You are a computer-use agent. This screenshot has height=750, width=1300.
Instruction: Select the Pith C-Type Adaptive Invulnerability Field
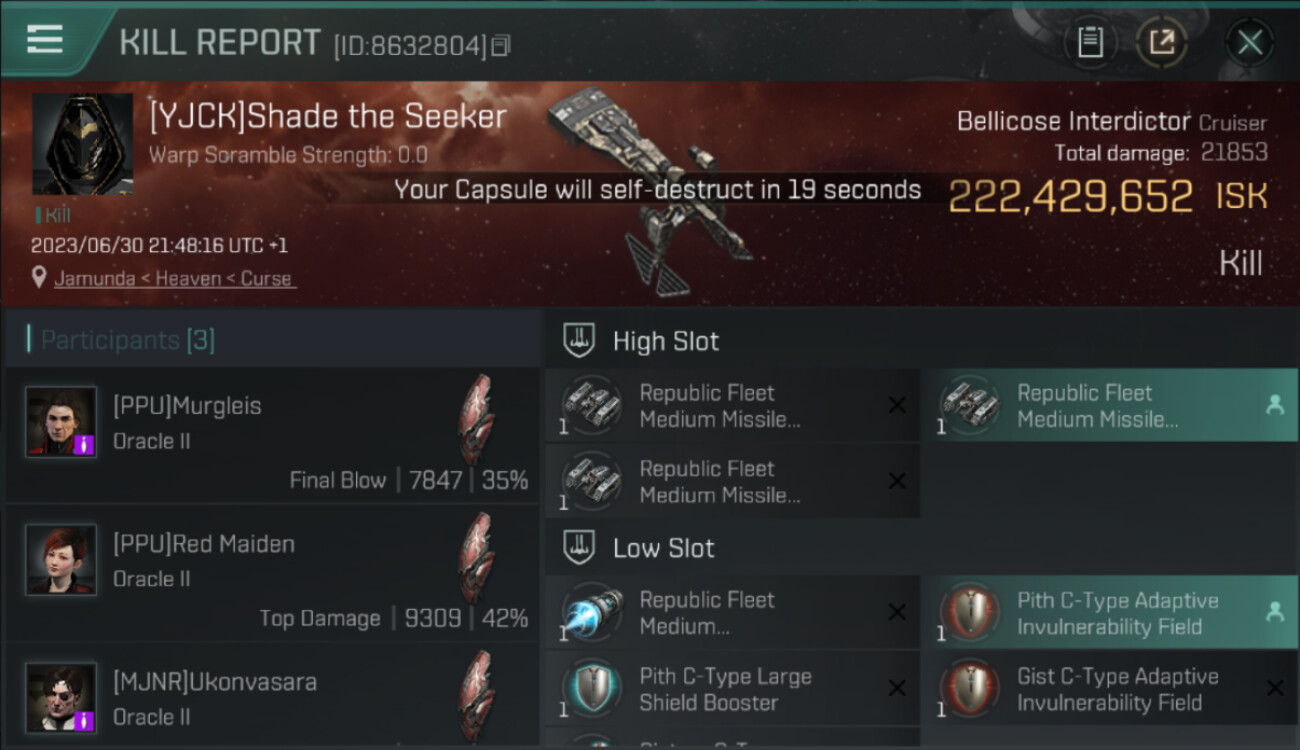coord(1109,613)
